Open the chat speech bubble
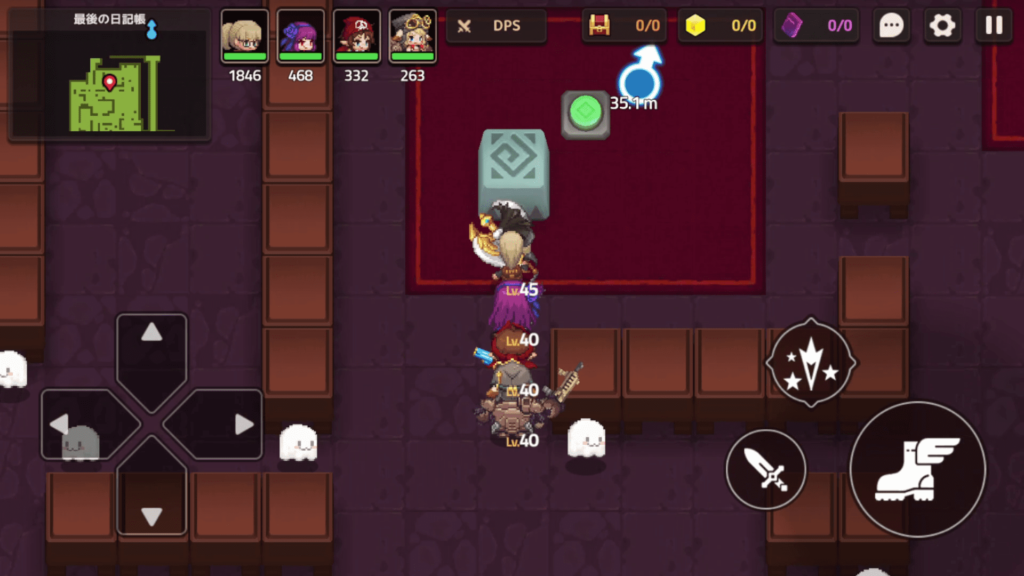The image size is (1024, 576). (891, 26)
